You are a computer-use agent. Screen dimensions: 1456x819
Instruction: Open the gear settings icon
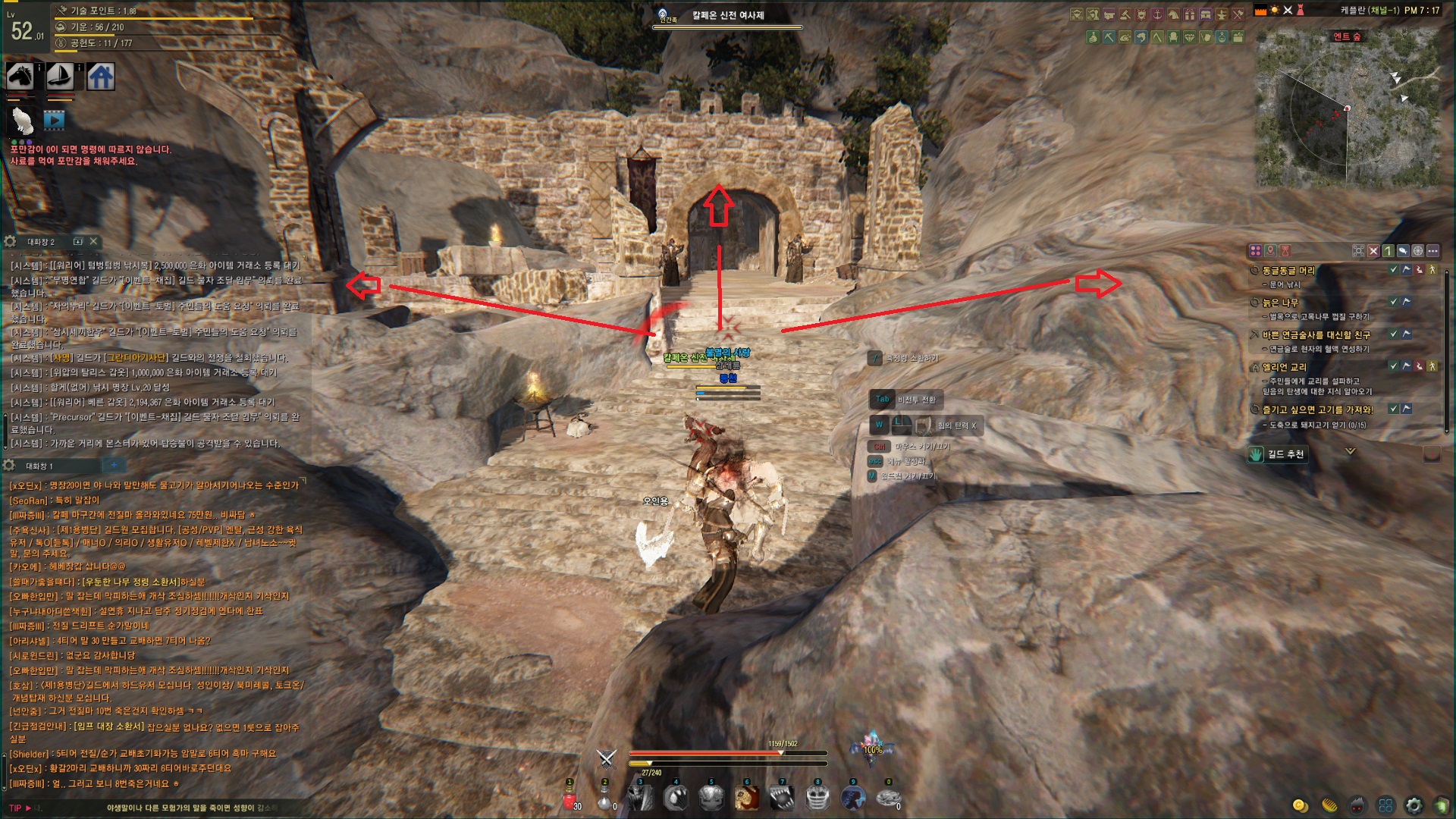click(x=1414, y=805)
